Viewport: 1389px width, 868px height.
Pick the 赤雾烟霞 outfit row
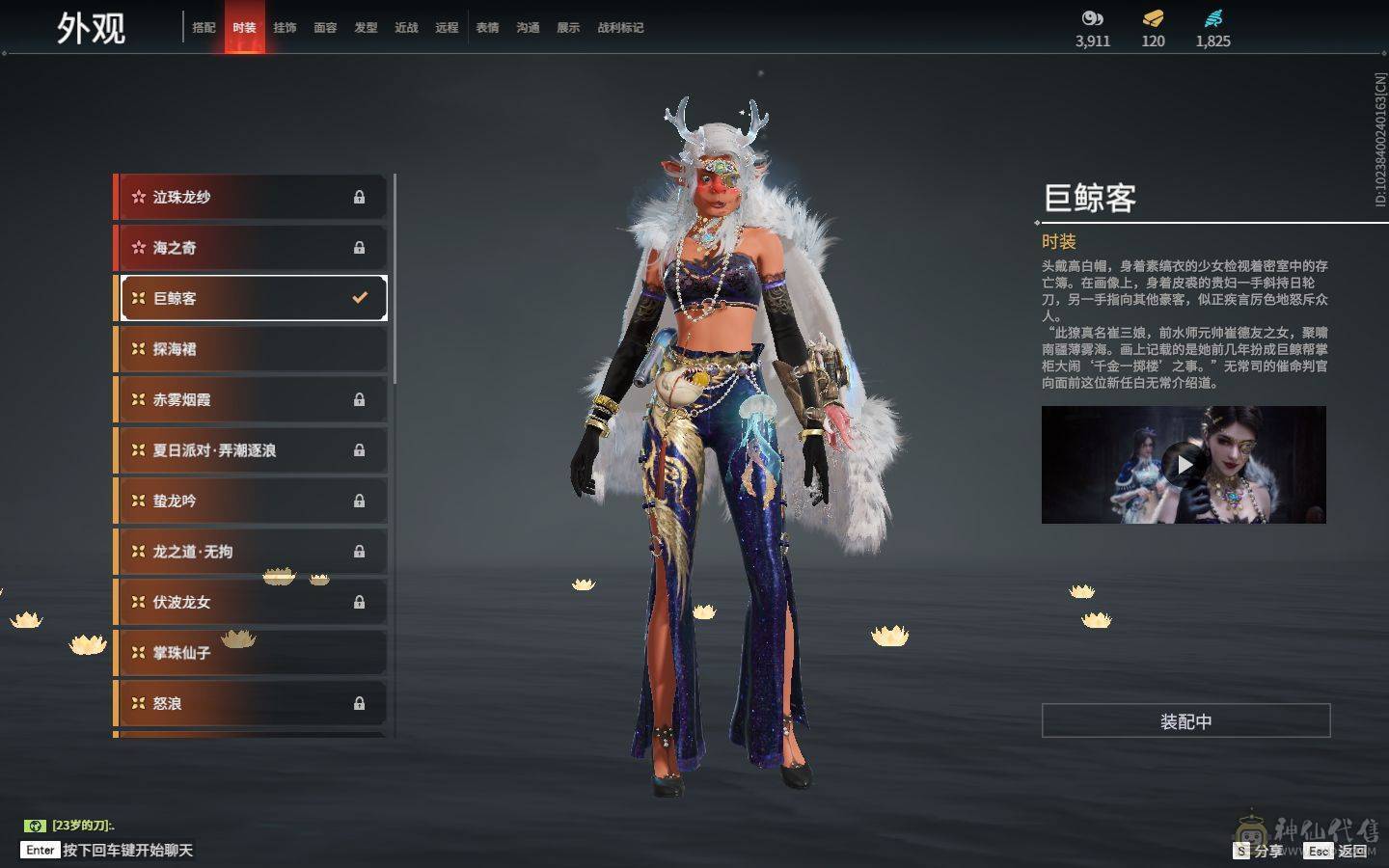[x=251, y=399]
